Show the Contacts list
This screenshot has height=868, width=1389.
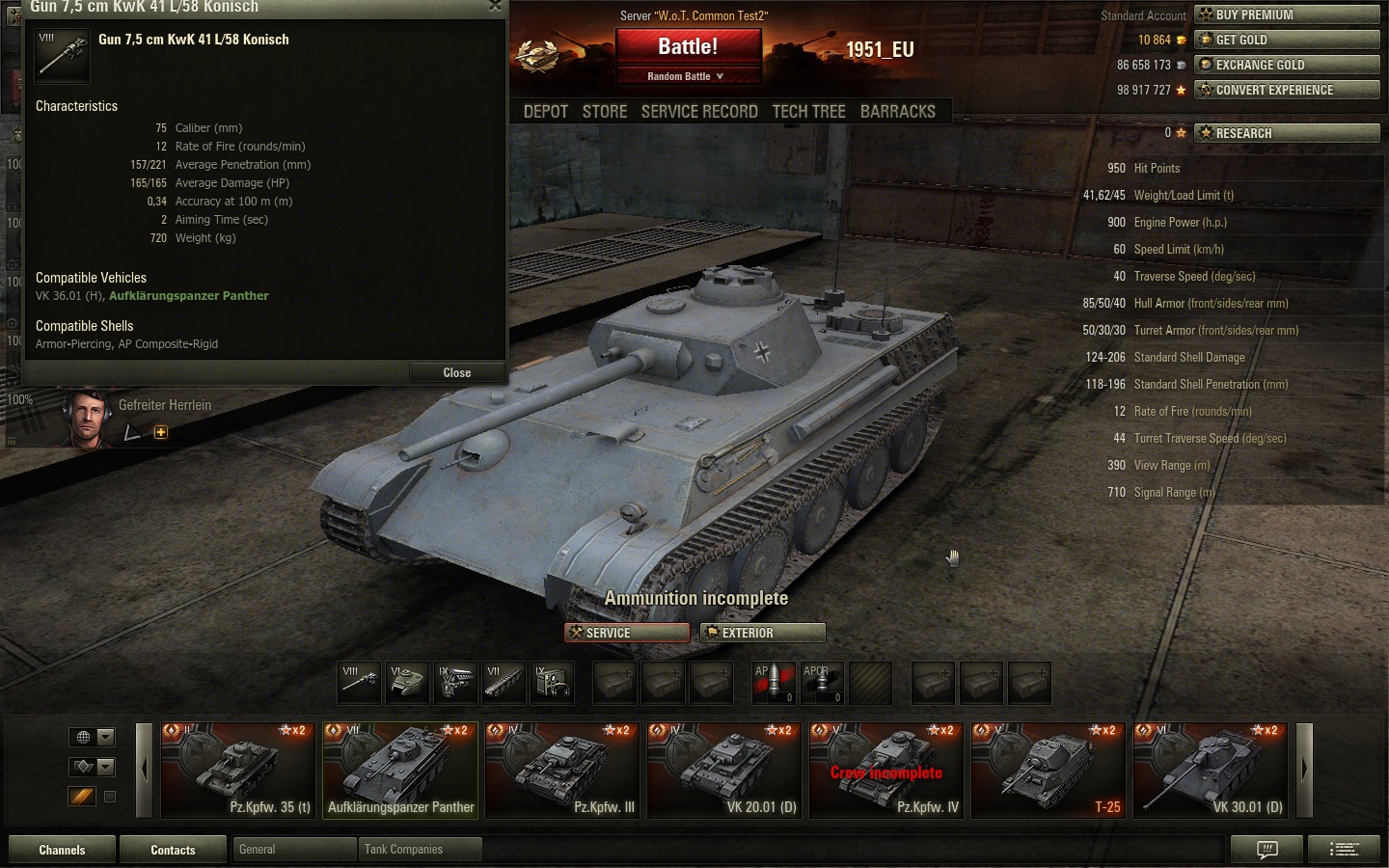coord(173,850)
